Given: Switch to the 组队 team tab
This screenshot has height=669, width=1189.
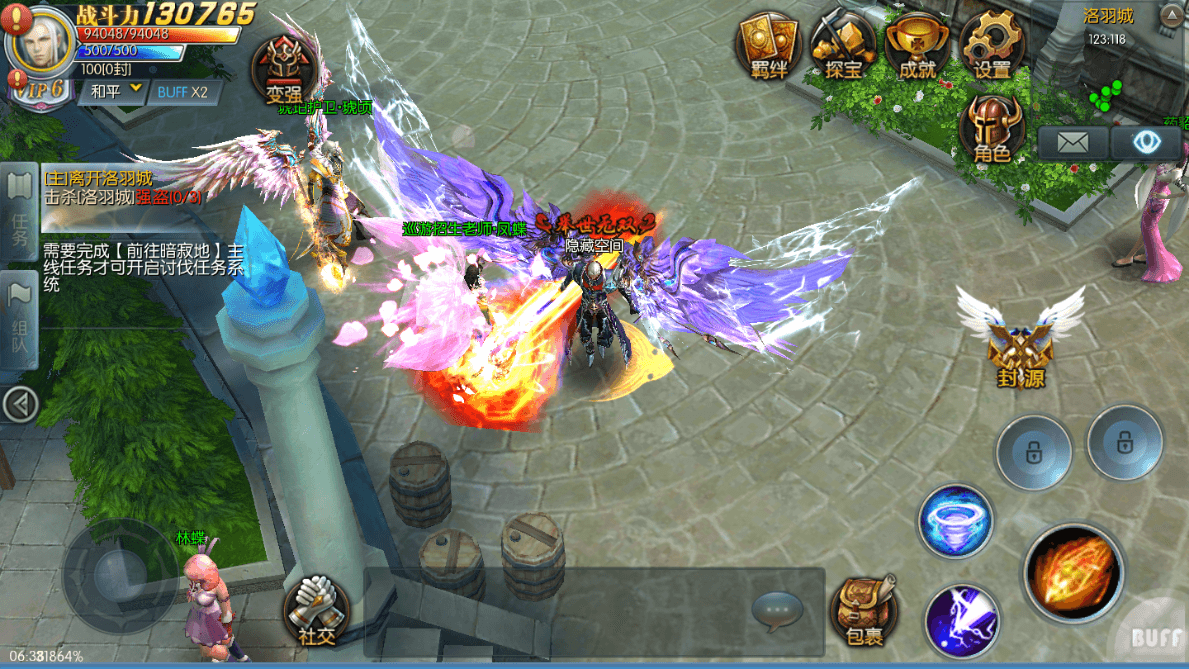Looking at the screenshot, I should (19, 318).
